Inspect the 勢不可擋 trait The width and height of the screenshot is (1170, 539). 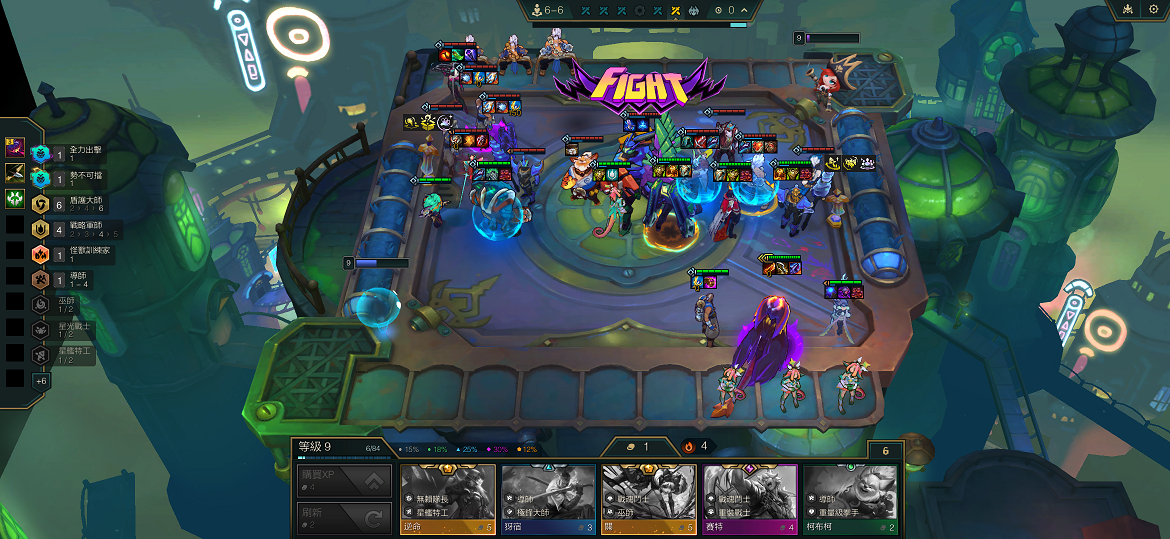[70, 179]
